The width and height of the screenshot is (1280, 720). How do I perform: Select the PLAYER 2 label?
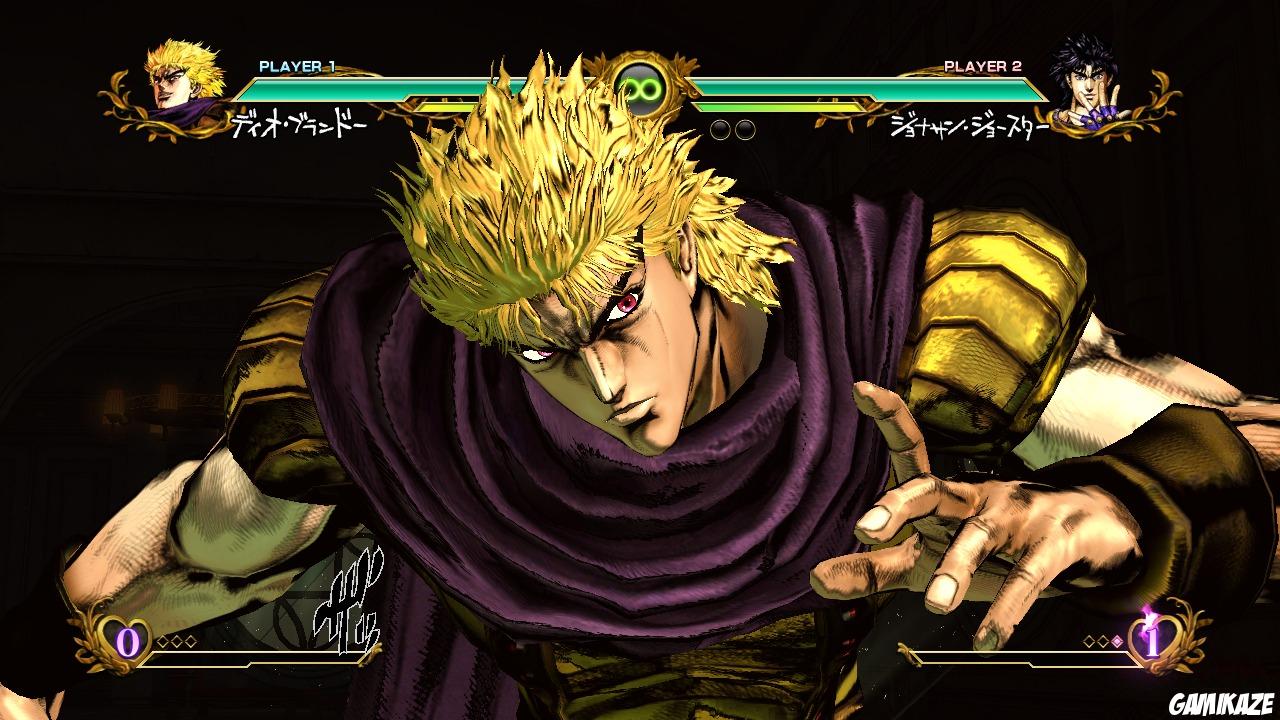(x=981, y=65)
